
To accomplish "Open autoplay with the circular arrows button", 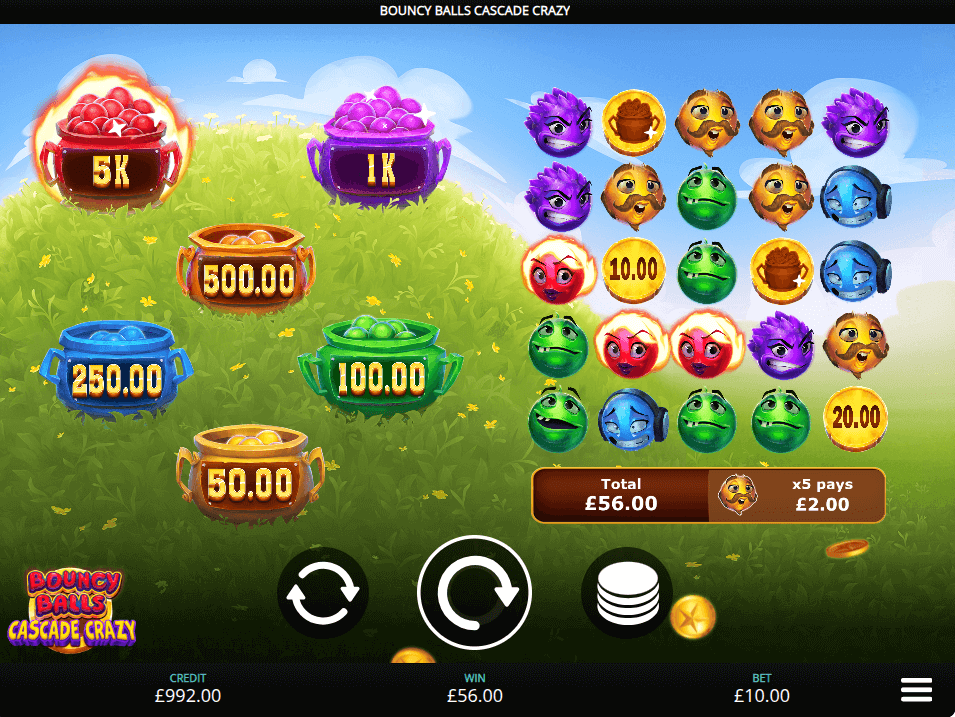I will [x=322, y=594].
